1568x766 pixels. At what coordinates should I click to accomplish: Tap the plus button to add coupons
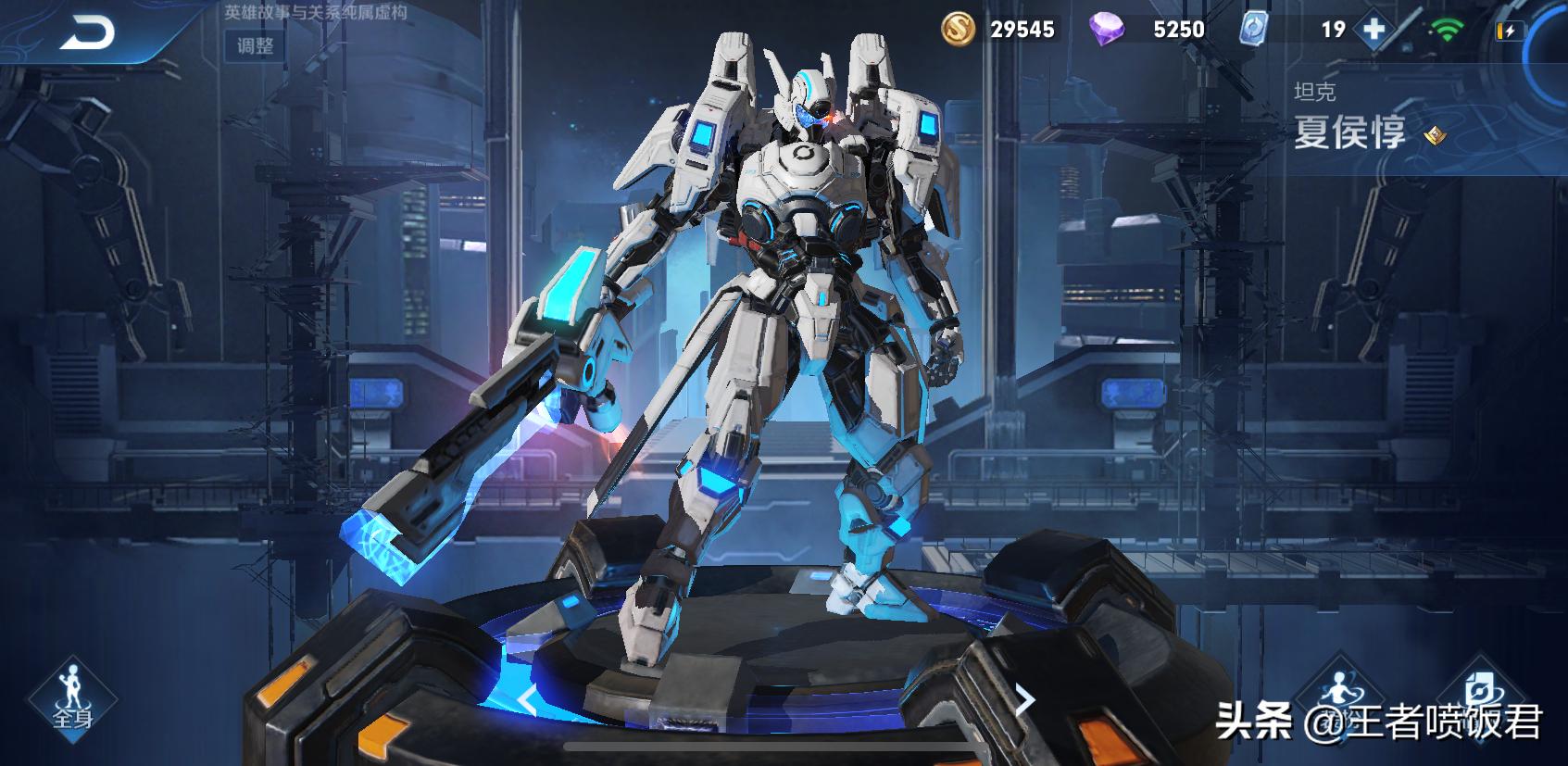(1374, 30)
